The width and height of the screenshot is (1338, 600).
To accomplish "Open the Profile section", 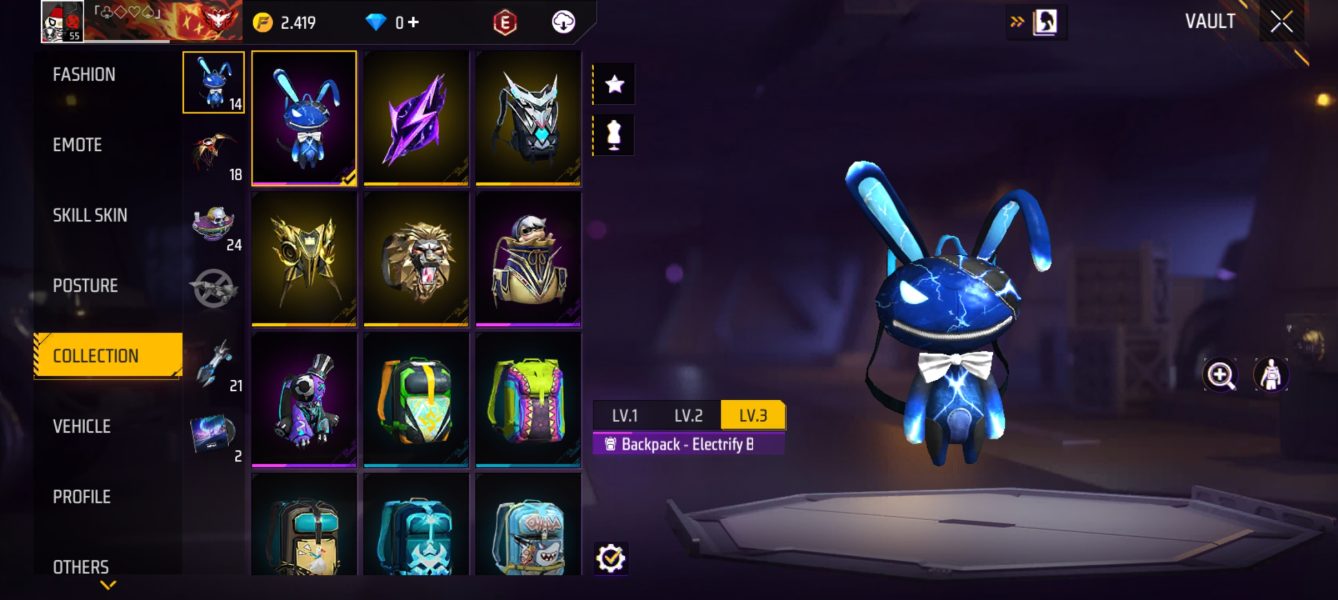I will coord(82,497).
